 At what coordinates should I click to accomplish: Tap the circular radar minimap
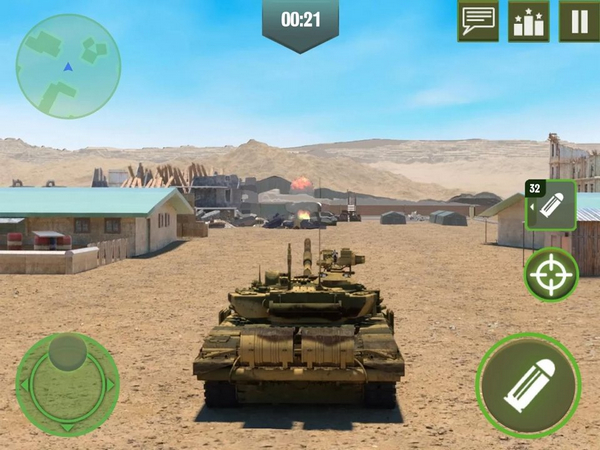point(68,66)
